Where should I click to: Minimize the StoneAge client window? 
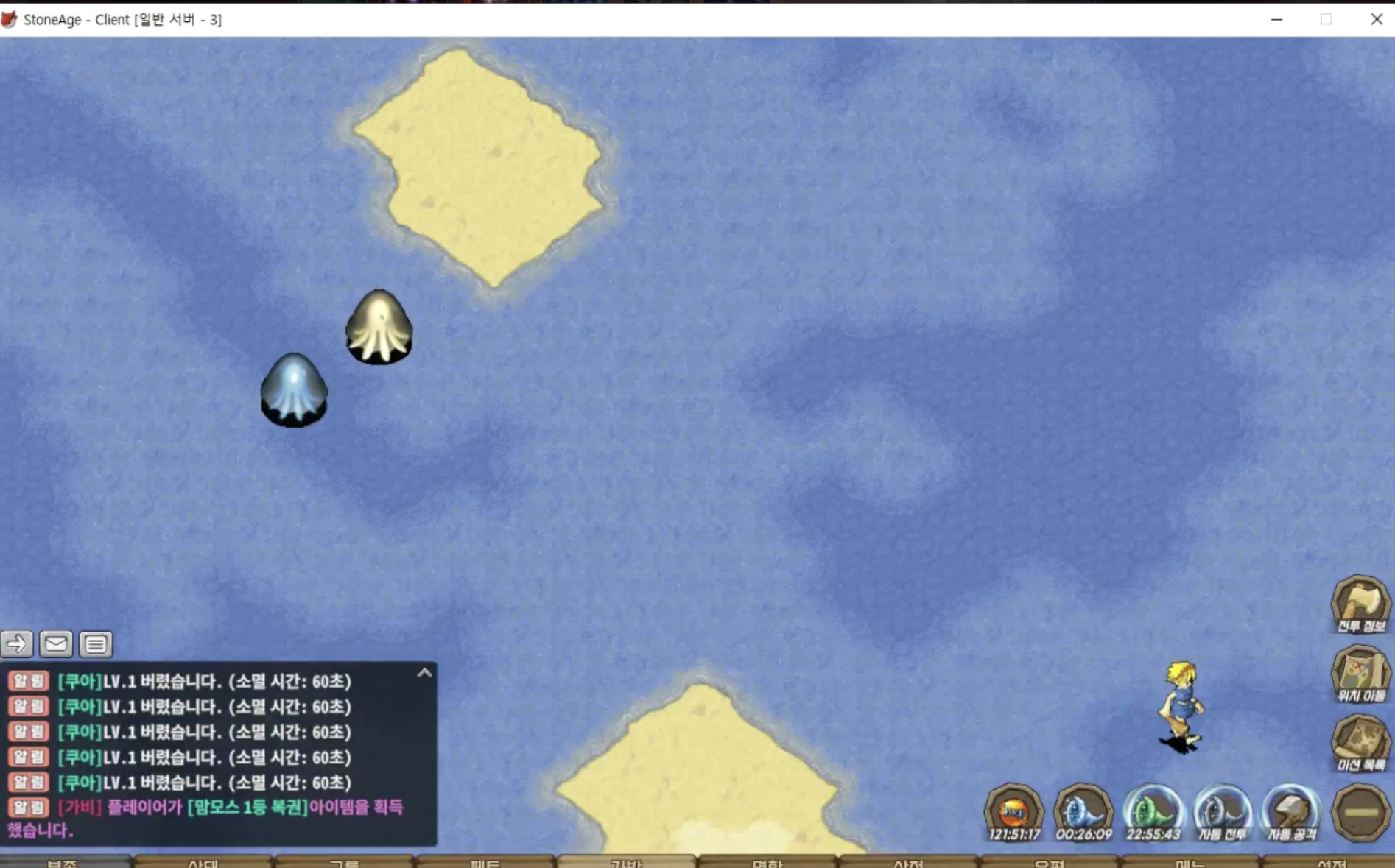(x=1276, y=19)
